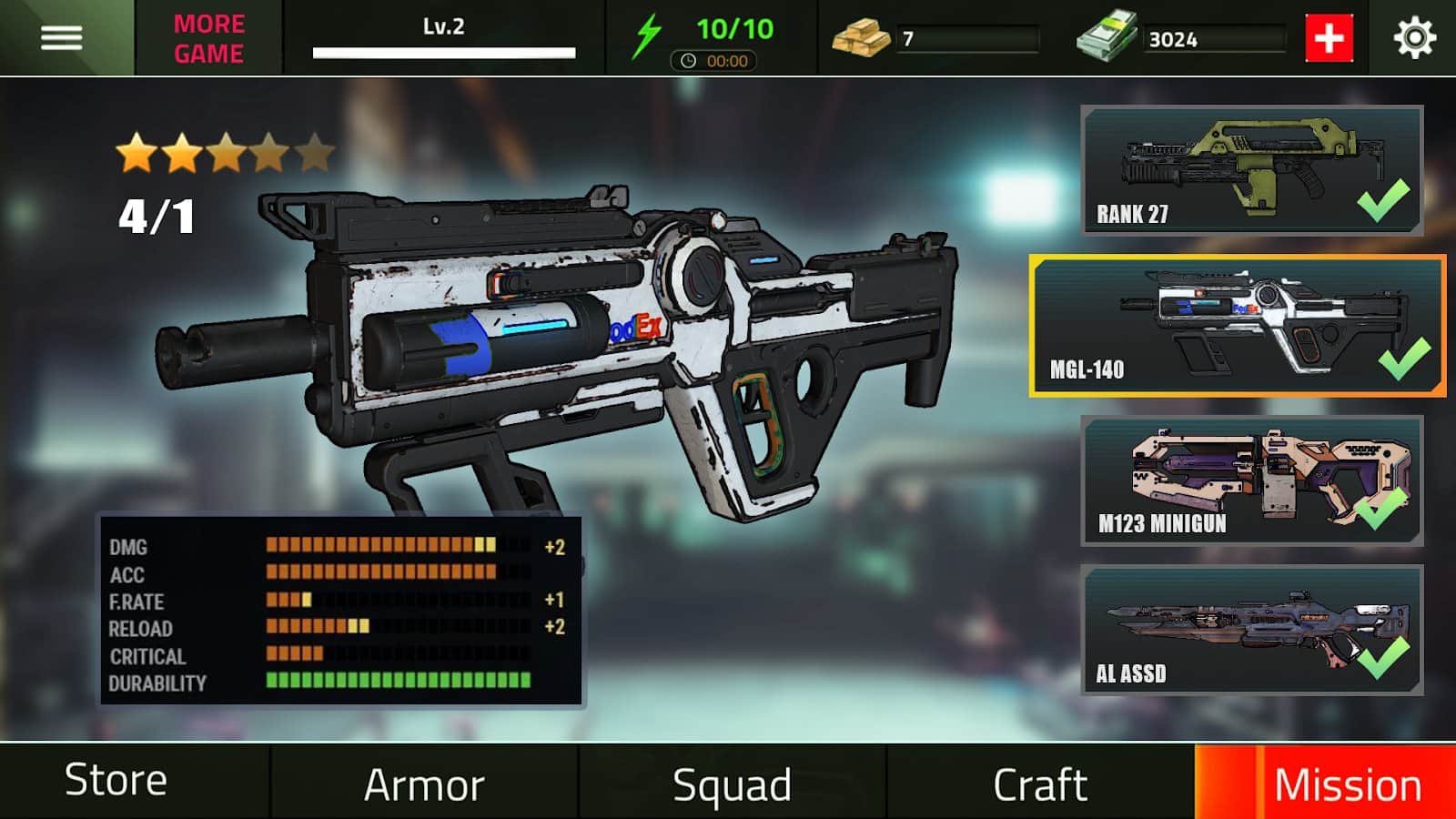Go to the Squad tab
1456x819 pixels.
point(732,784)
